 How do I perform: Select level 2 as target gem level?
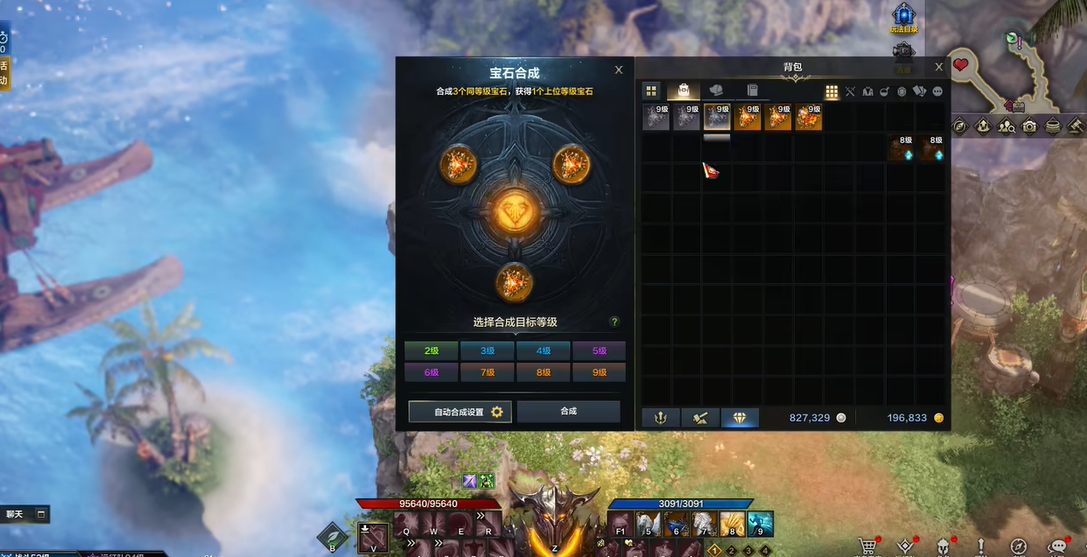(431, 351)
